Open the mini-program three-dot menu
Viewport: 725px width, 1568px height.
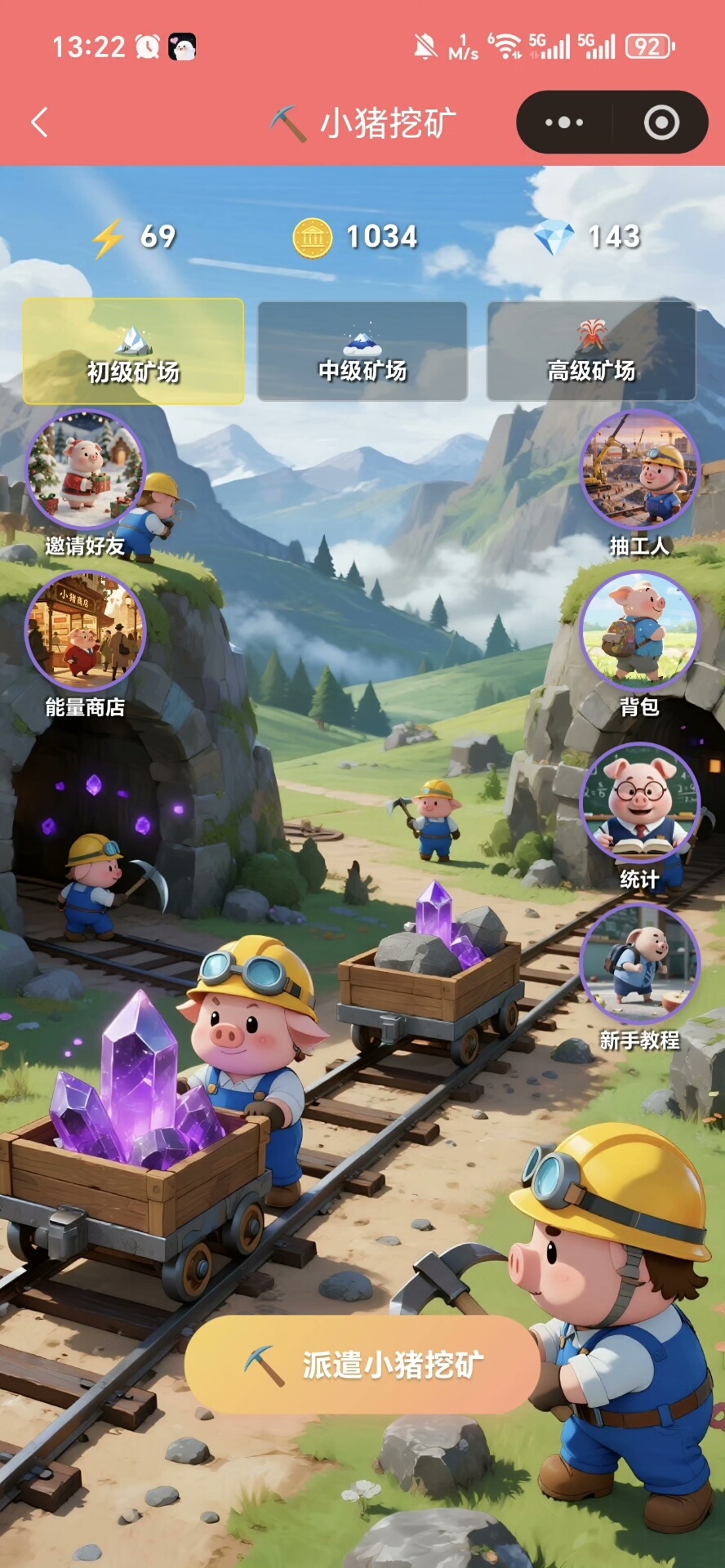[x=564, y=122]
